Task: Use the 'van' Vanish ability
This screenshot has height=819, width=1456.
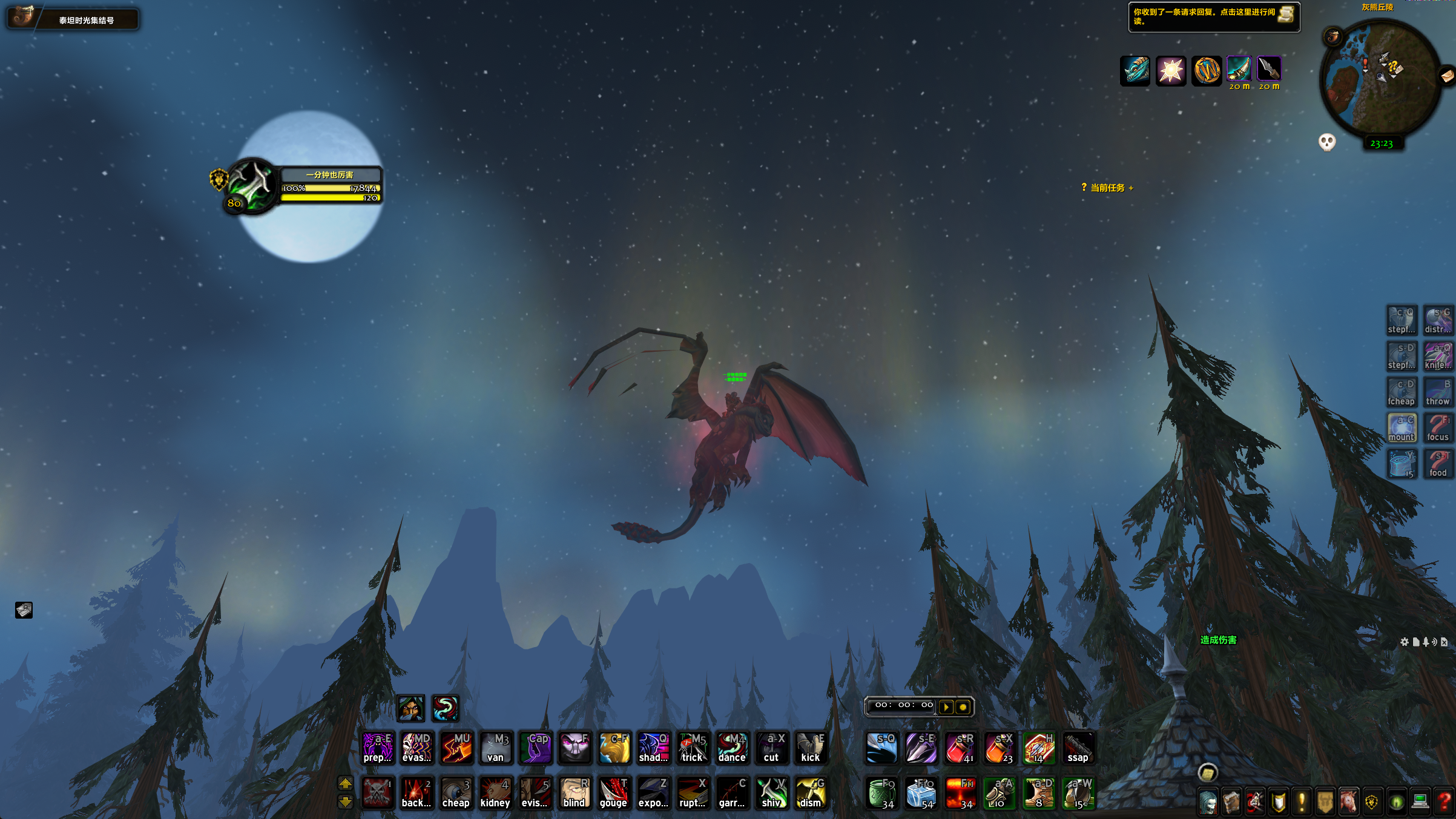Action: click(x=495, y=748)
